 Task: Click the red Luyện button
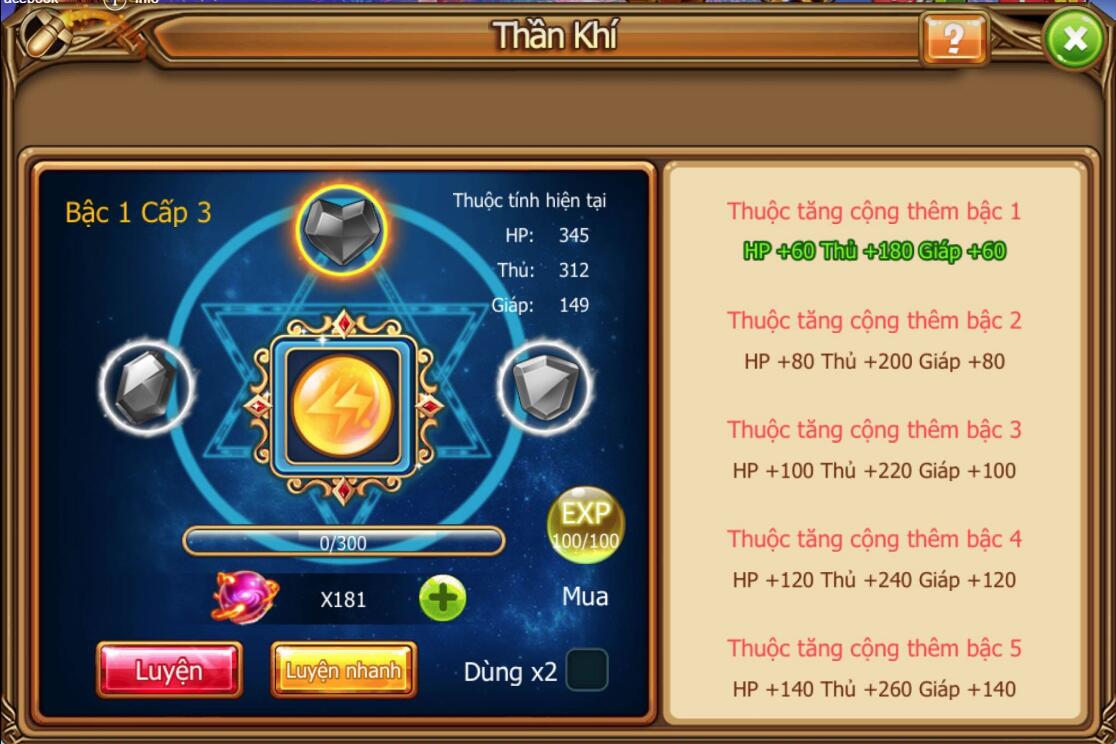click(169, 670)
